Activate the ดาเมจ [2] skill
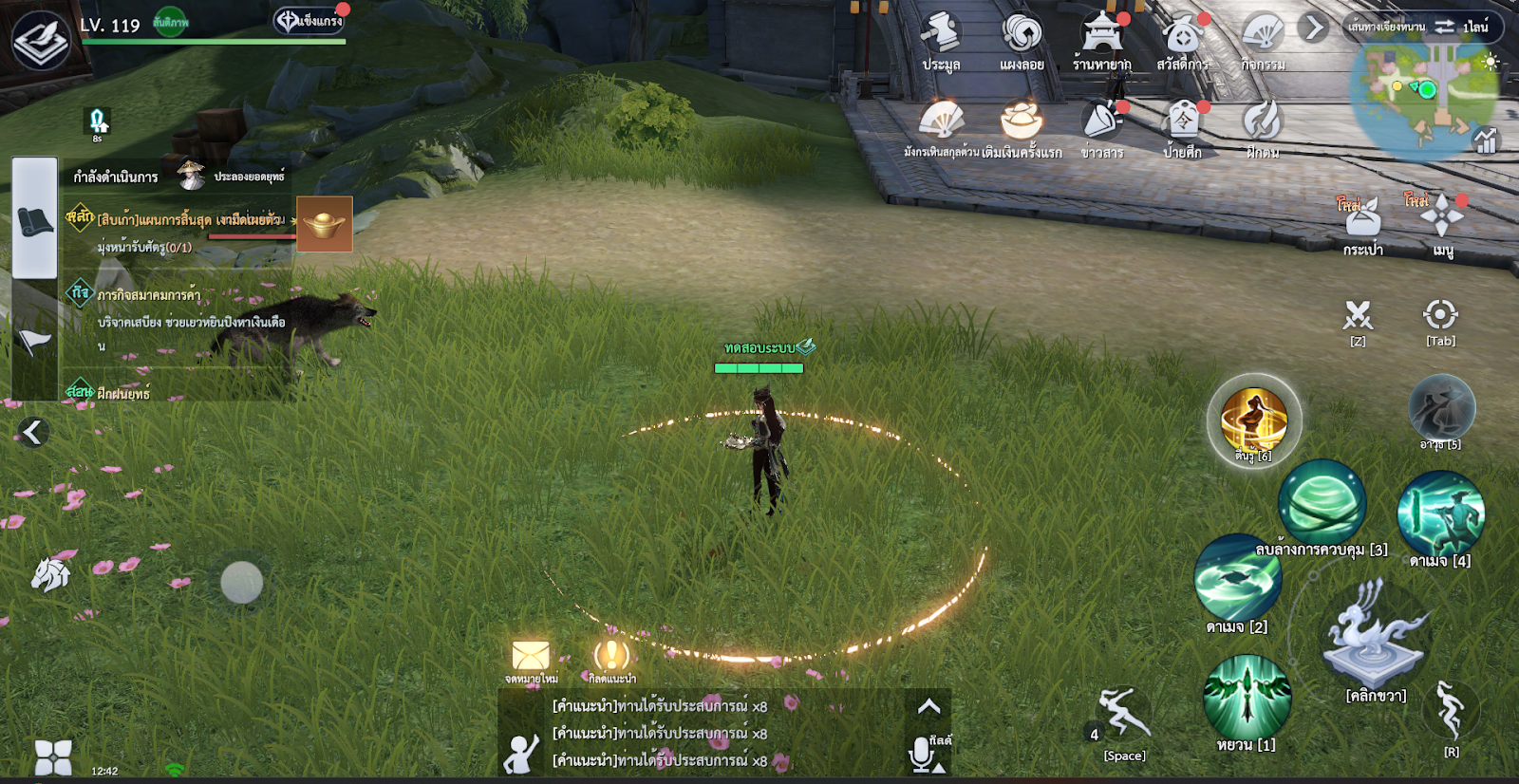This screenshot has width=1519, height=784. [1237, 578]
